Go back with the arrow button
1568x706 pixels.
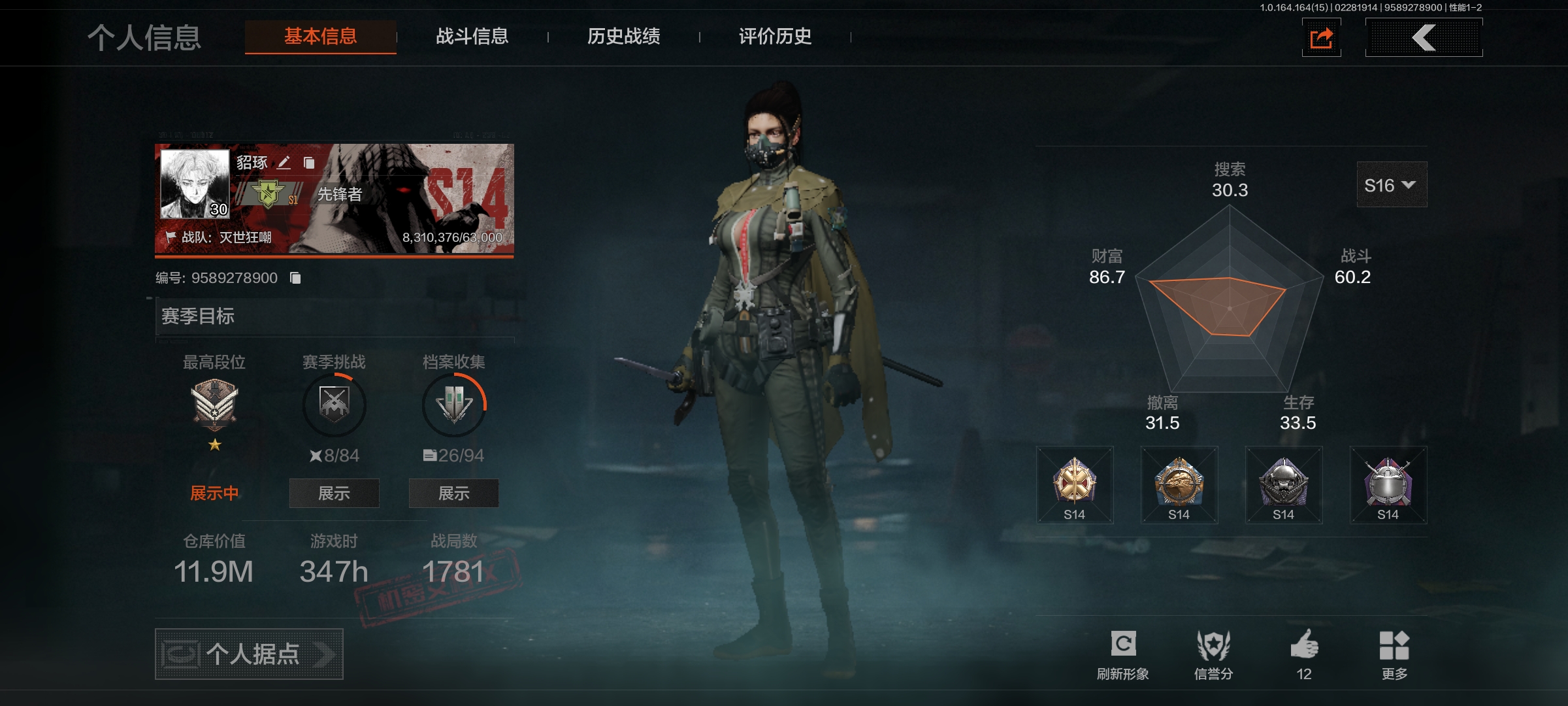[1424, 38]
